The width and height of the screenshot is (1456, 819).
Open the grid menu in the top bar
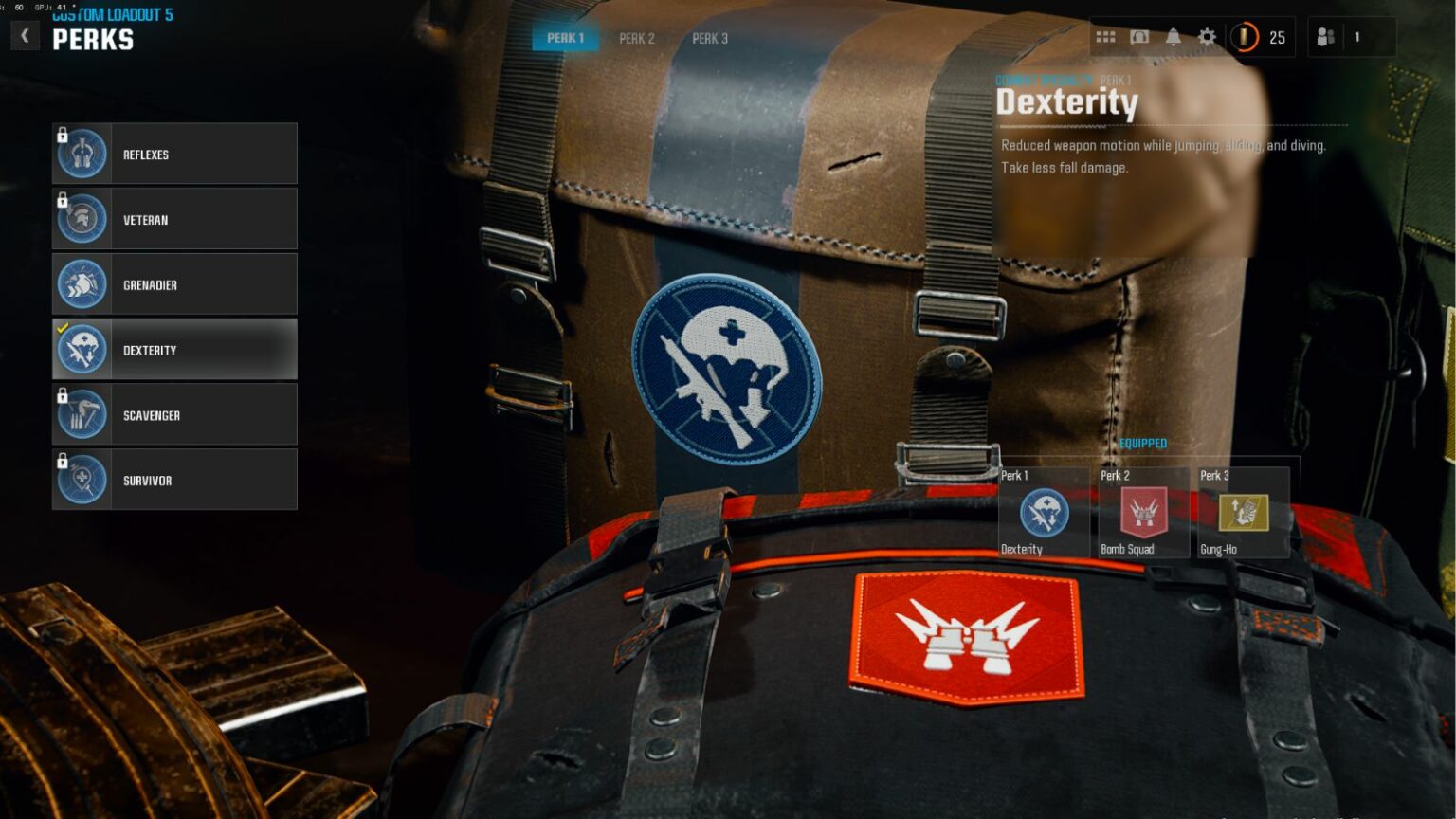click(x=1105, y=36)
